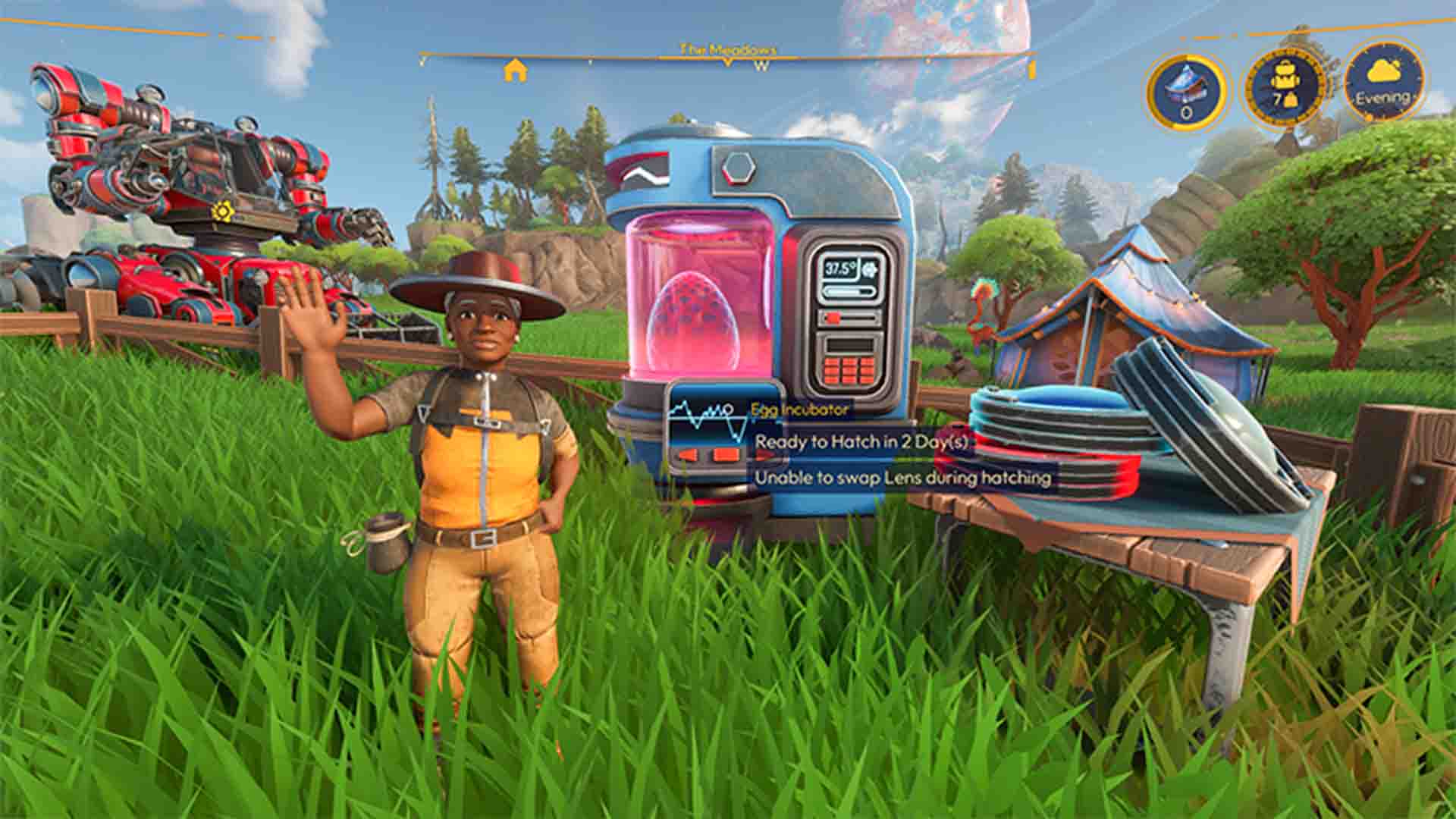Open the settings gear beside the temperature readout
Image resolution: width=1456 pixels, height=819 pixels.
tap(870, 270)
